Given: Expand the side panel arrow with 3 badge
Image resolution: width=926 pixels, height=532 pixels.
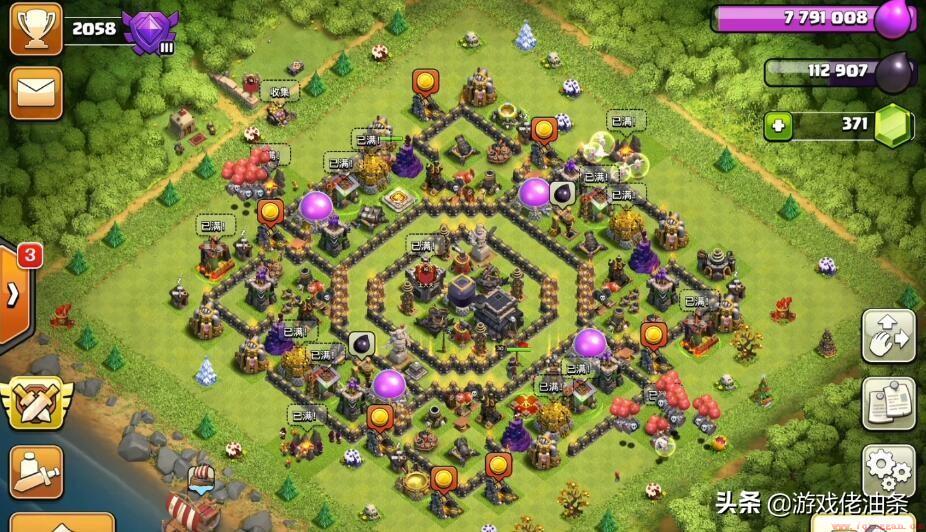Looking at the screenshot, I should [14, 293].
